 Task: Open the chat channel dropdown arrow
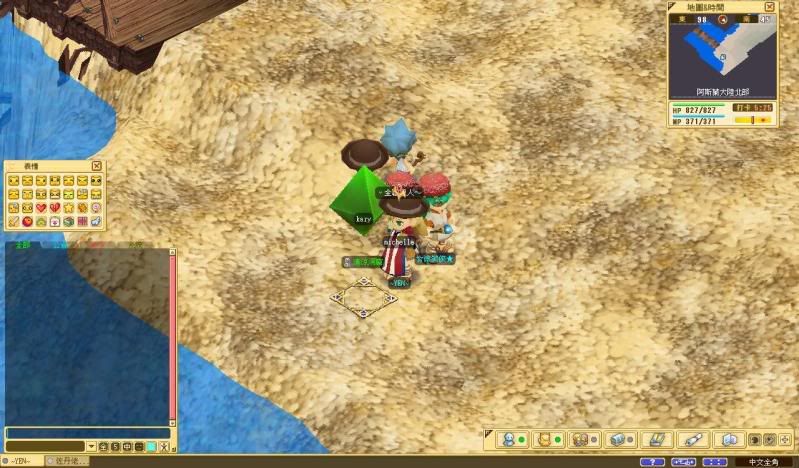pyautogui.click(x=91, y=446)
